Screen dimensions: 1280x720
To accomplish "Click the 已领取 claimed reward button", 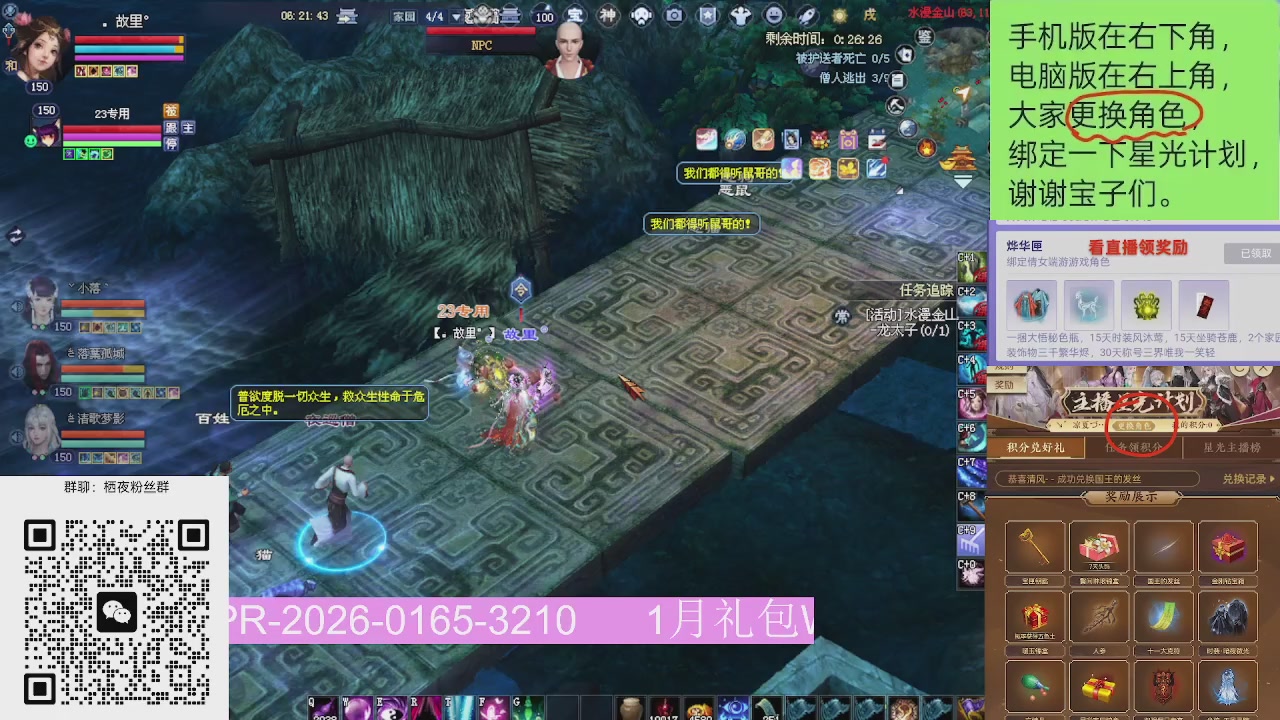I will click(x=1251, y=250).
